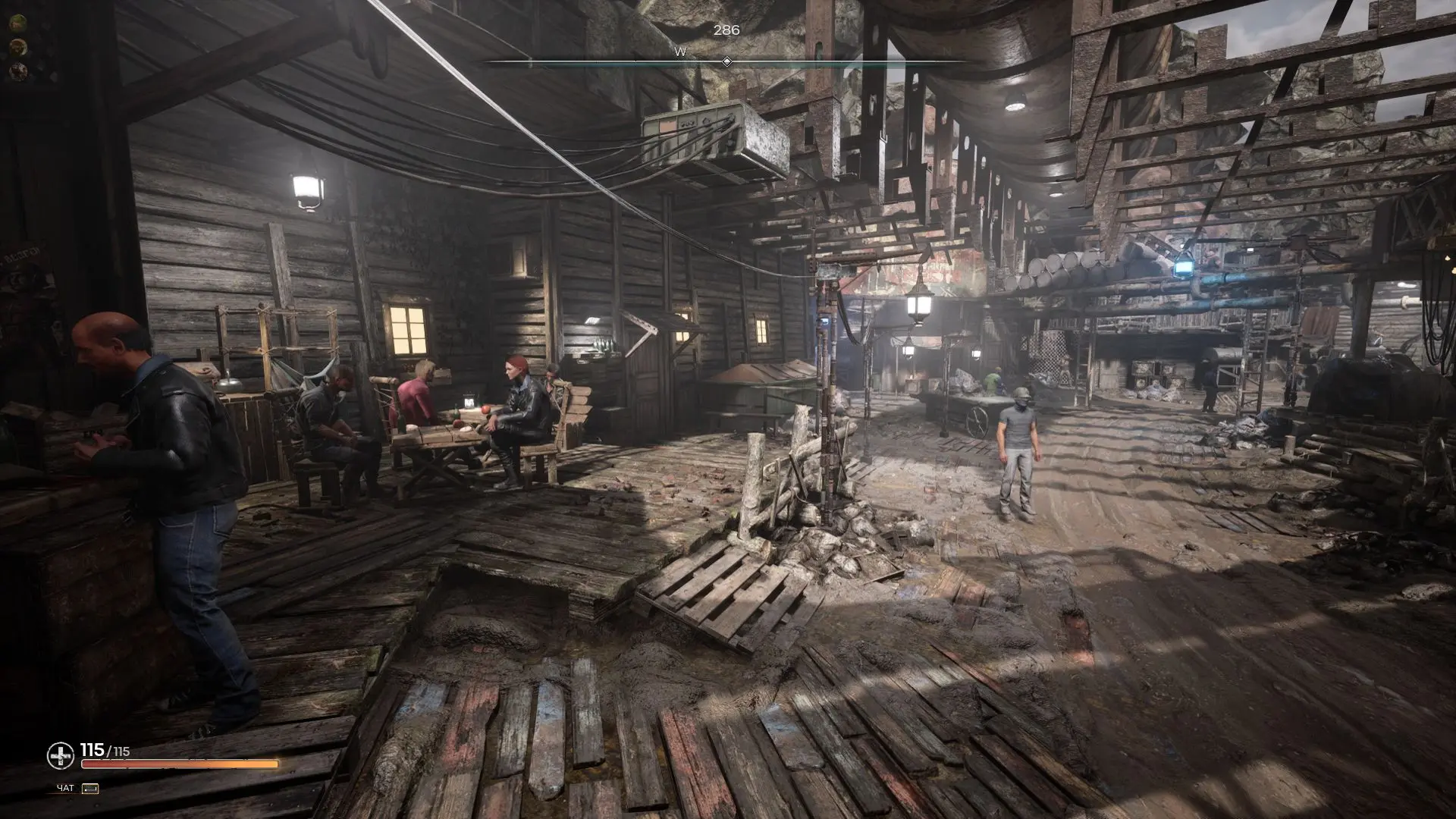Open the ЧАТ chat label
Screen dimensions: 1456x819
[x=66, y=789]
